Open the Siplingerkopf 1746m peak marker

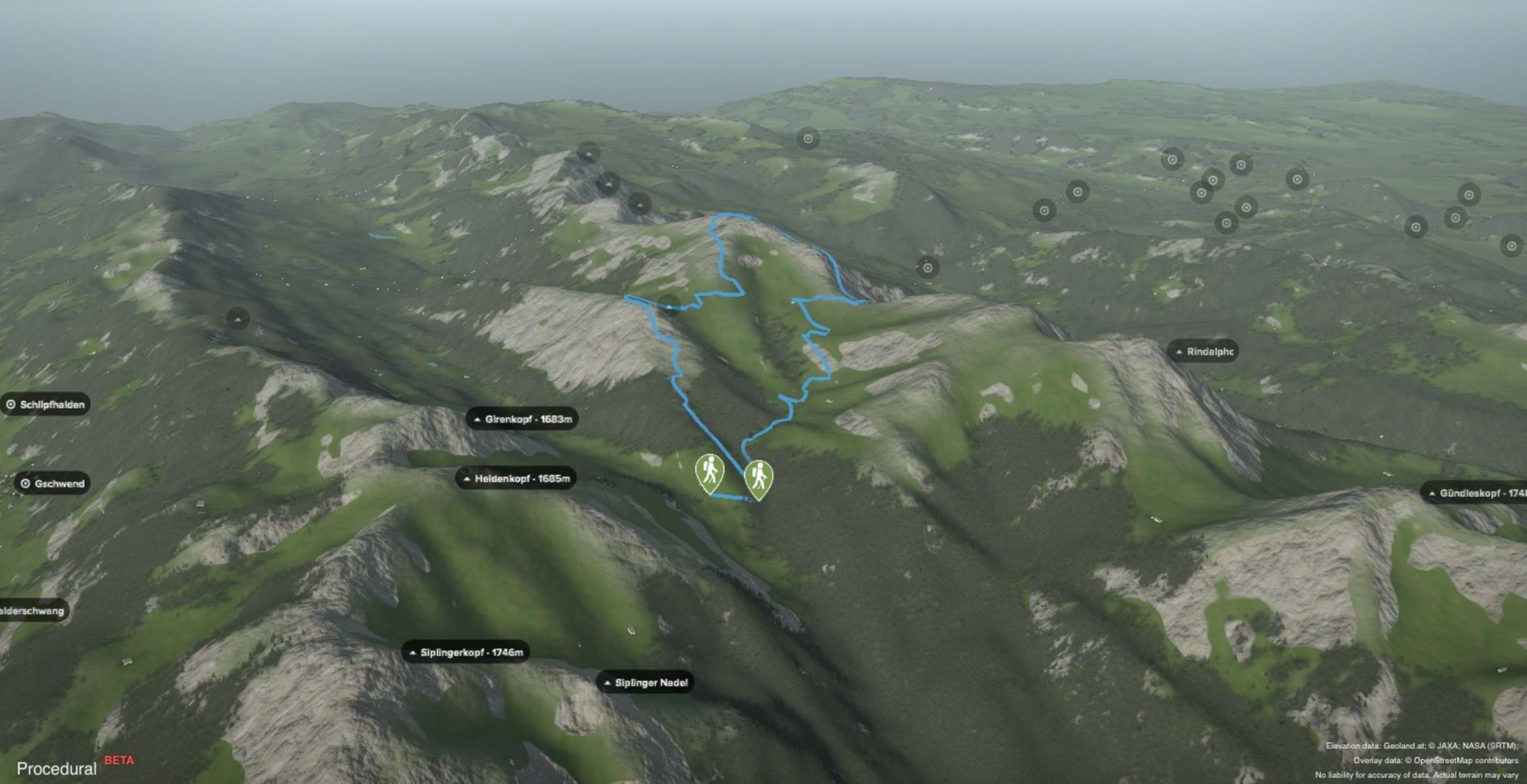click(465, 652)
